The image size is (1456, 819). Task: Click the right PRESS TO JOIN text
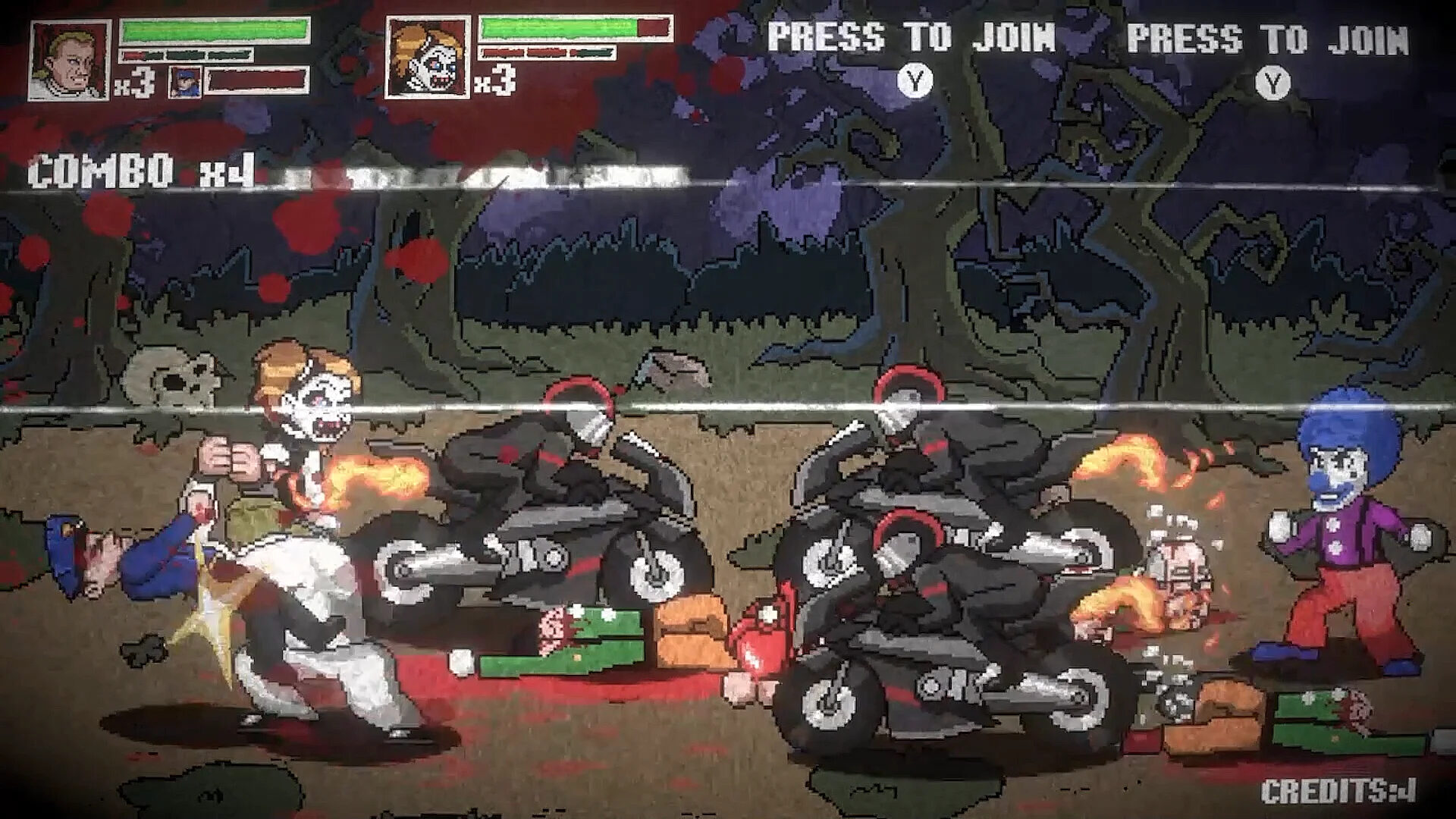[x=1266, y=34]
